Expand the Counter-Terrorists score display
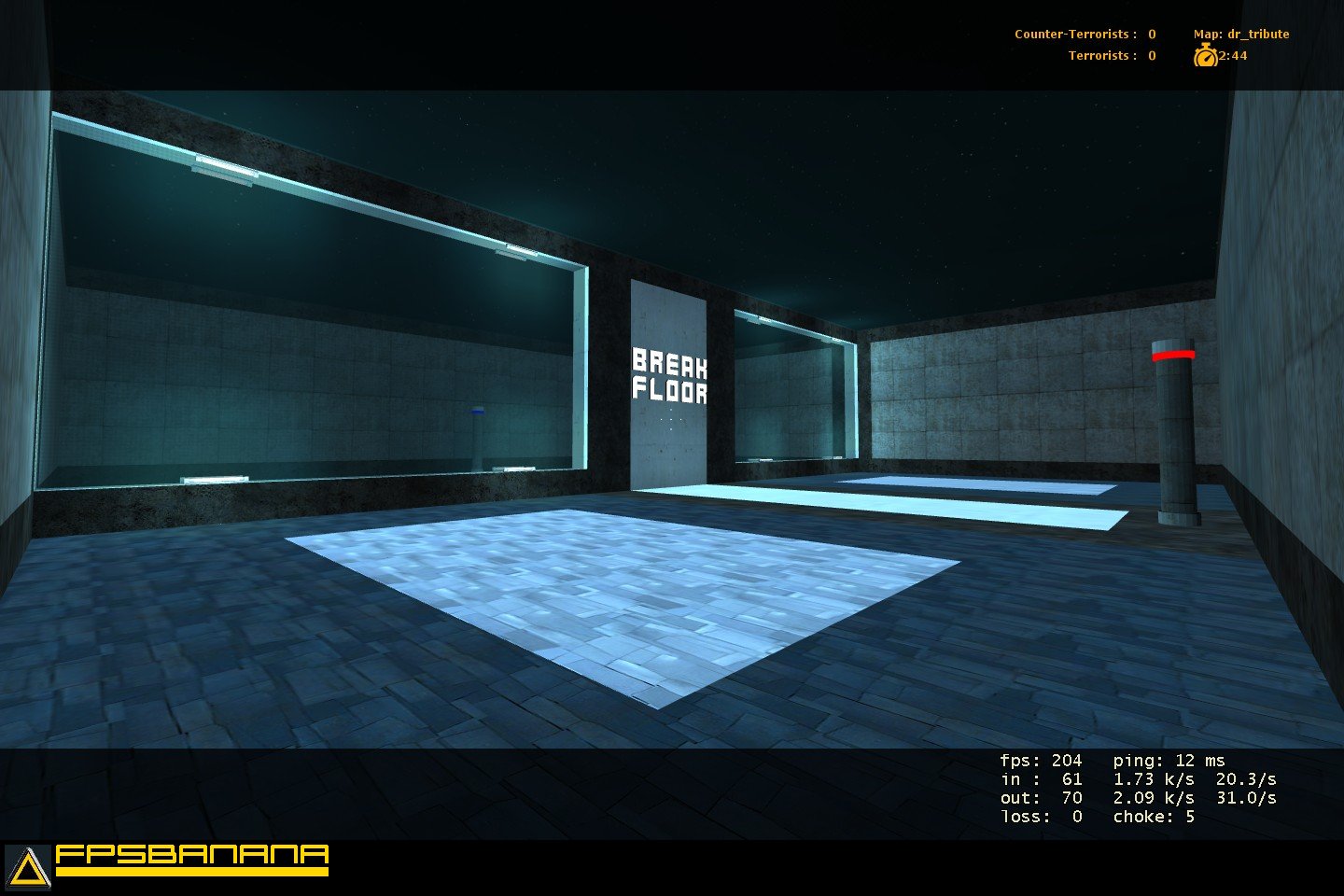The width and height of the screenshot is (1344, 896). coord(1087,33)
